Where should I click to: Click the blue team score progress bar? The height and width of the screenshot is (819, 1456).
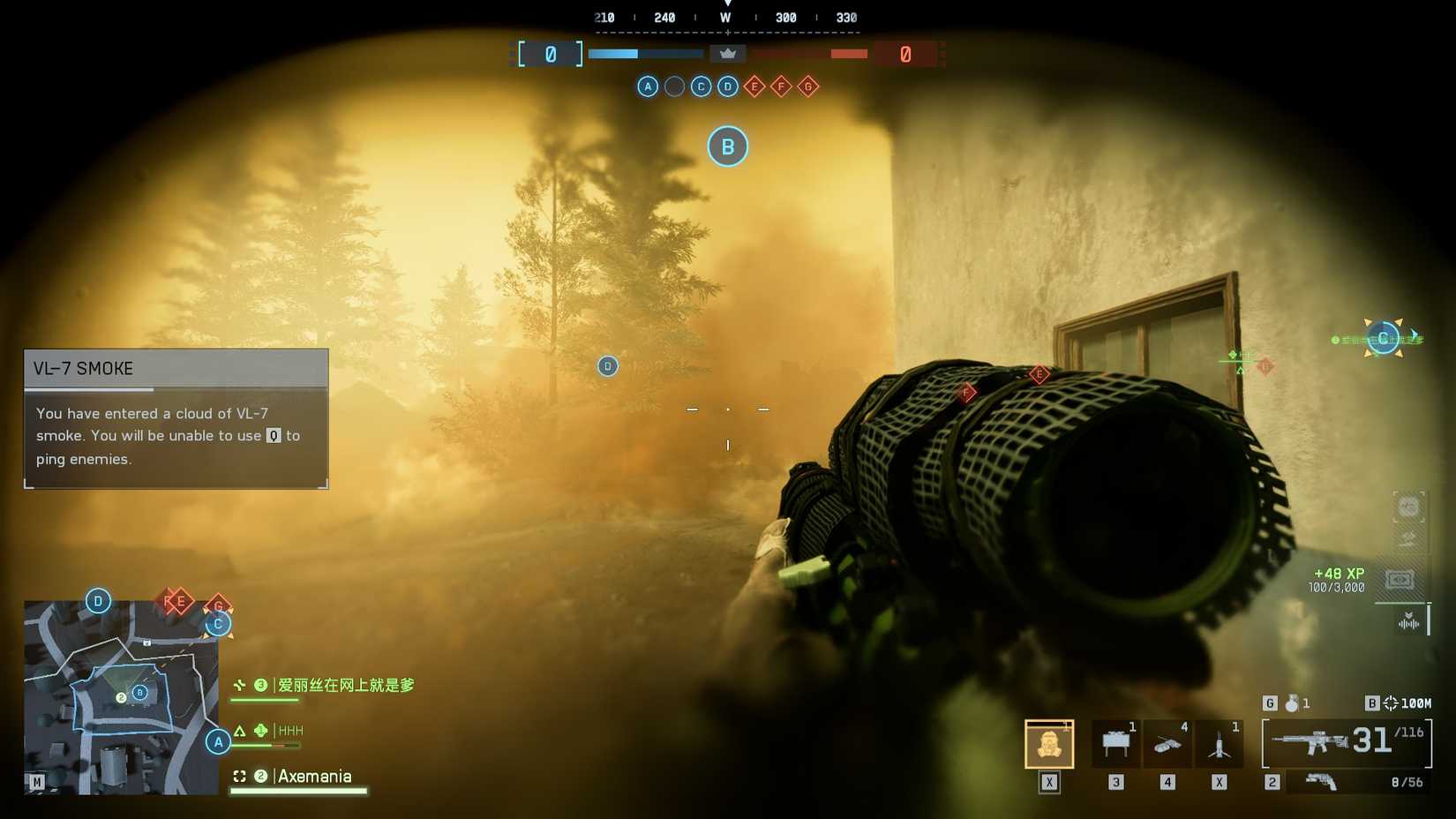pos(644,54)
